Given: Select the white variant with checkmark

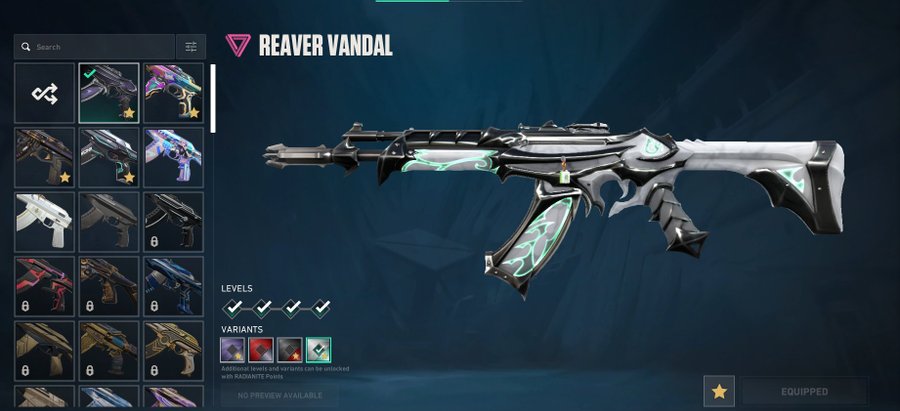Looking at the screenshot, I should tap(319, 349).
